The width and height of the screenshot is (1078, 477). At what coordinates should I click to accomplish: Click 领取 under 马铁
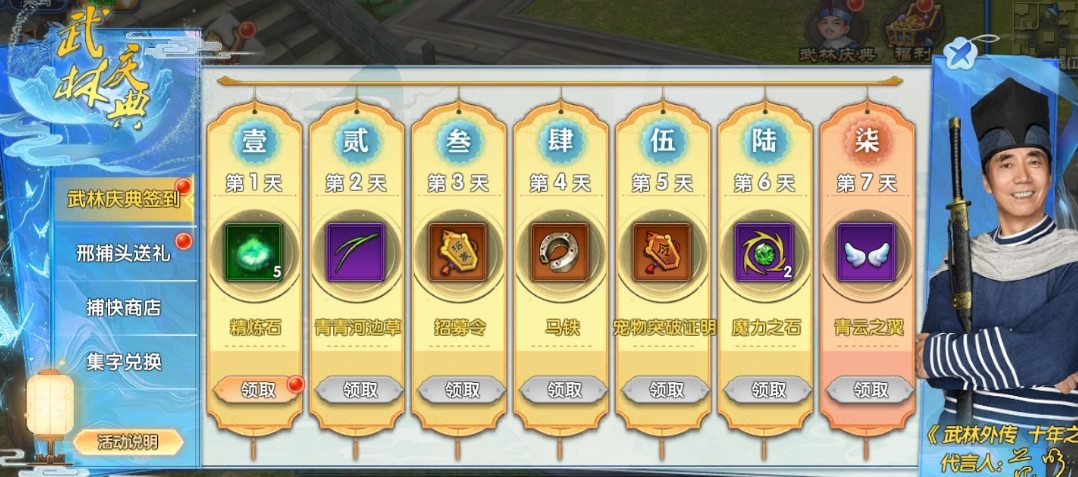pyautogui.click(x=559, y=389)
